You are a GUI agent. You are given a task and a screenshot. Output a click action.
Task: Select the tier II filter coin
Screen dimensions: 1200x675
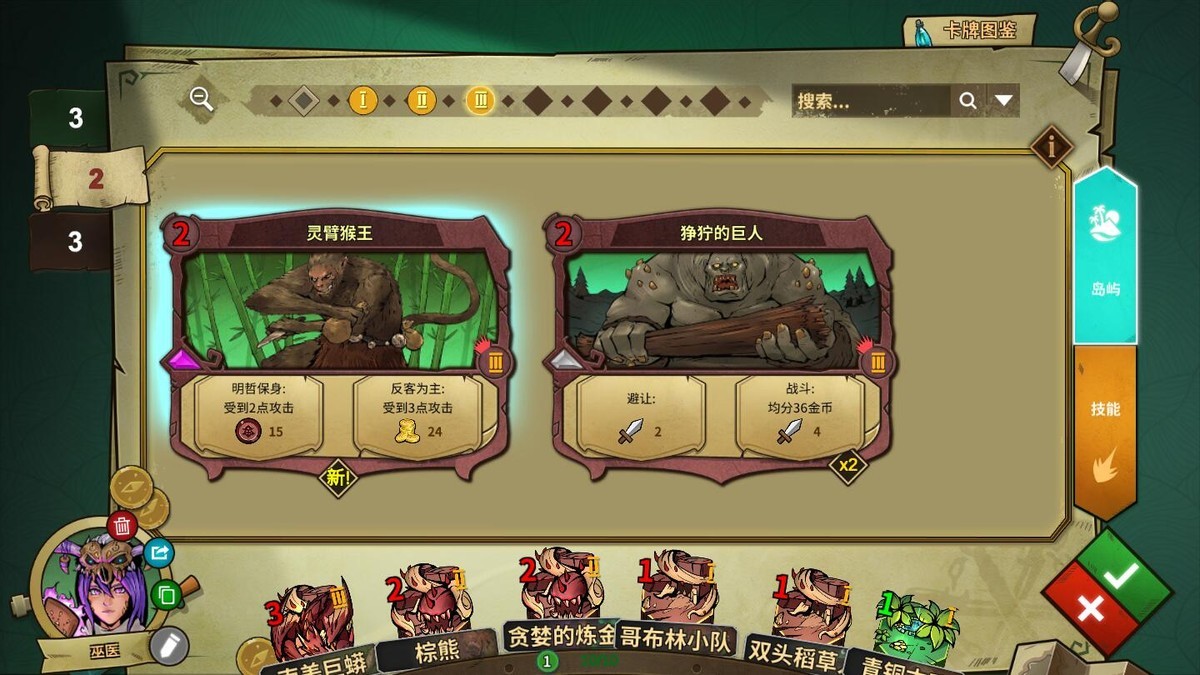point(422,100)
